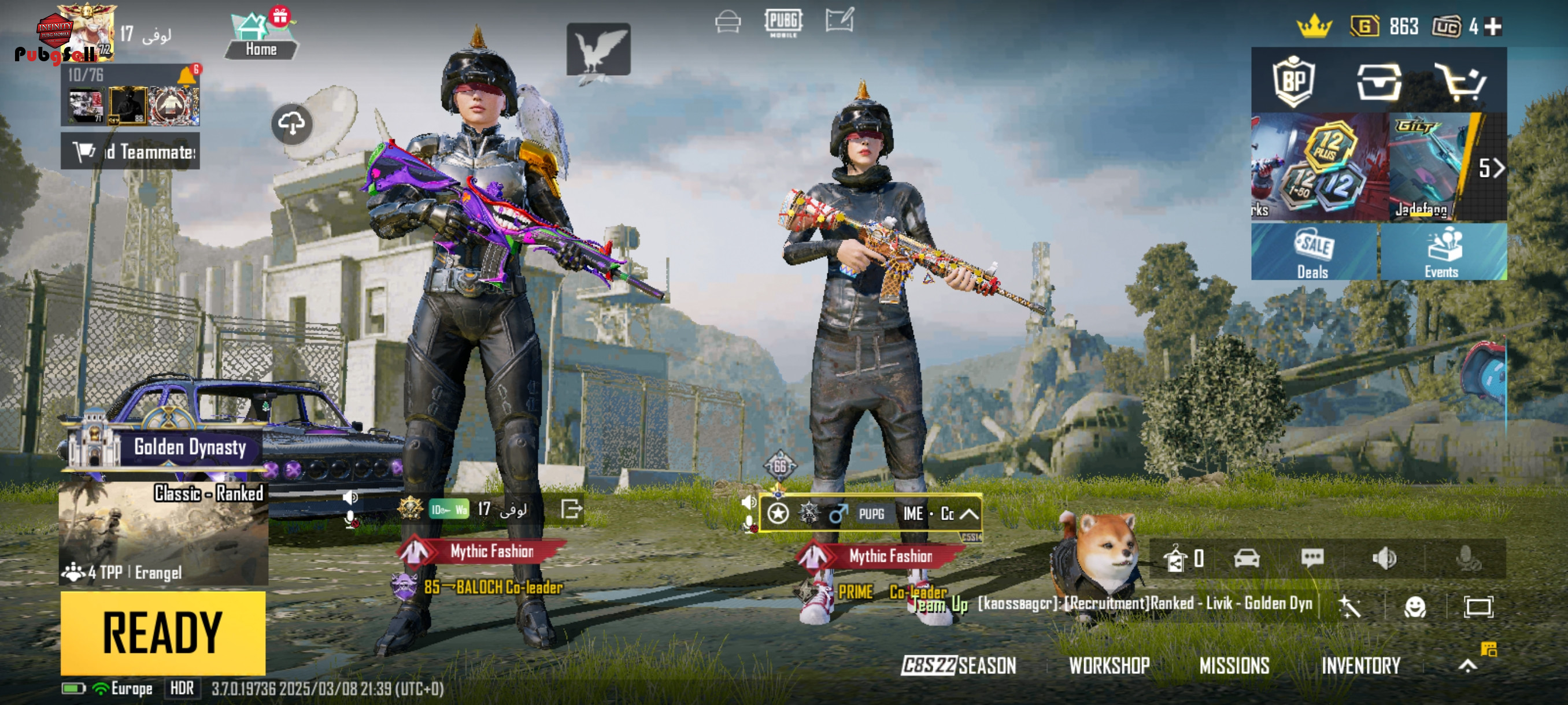1568x705 pixels.
Task: Open the Golden Dynasty event banner
Action: [164, 446]
